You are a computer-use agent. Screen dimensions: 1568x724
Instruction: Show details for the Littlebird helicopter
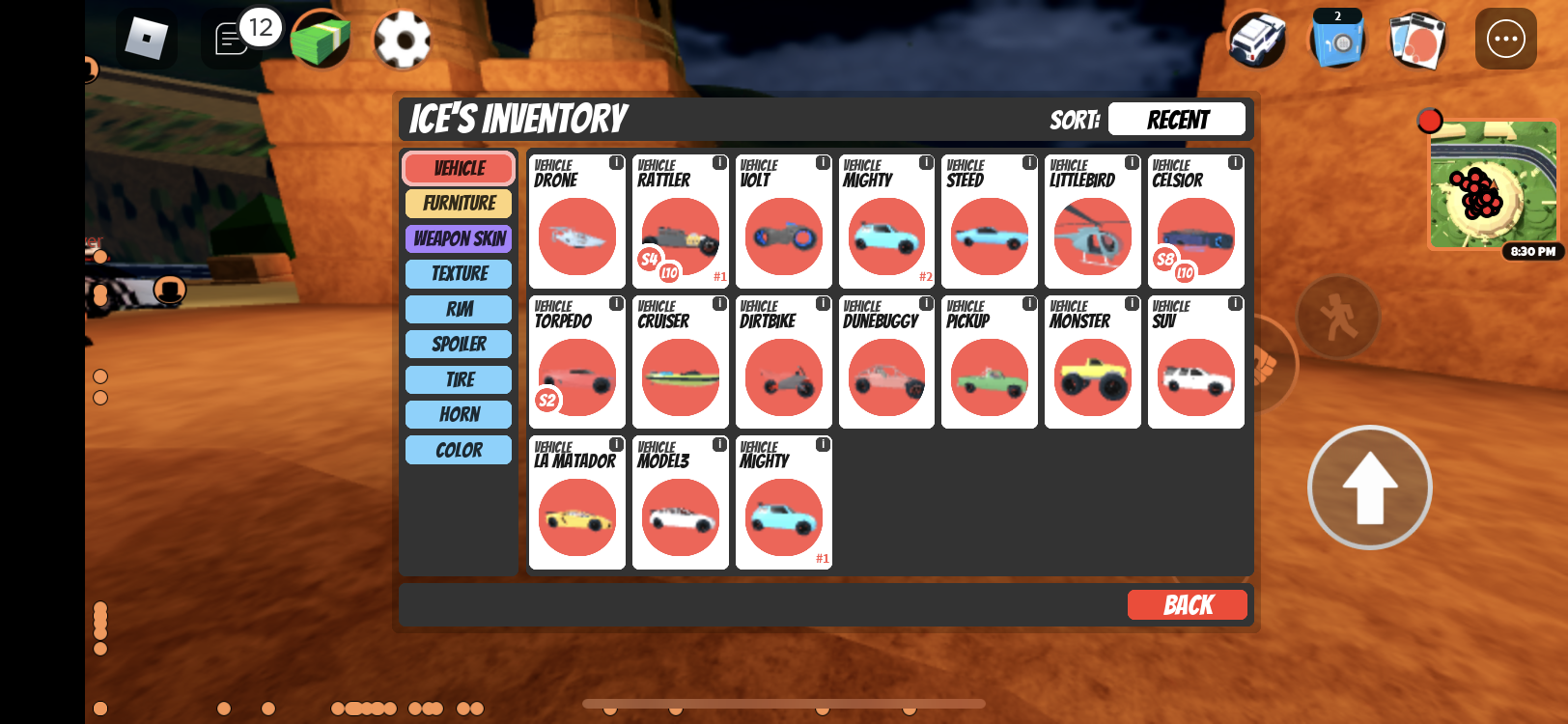tap(1131, 162)
